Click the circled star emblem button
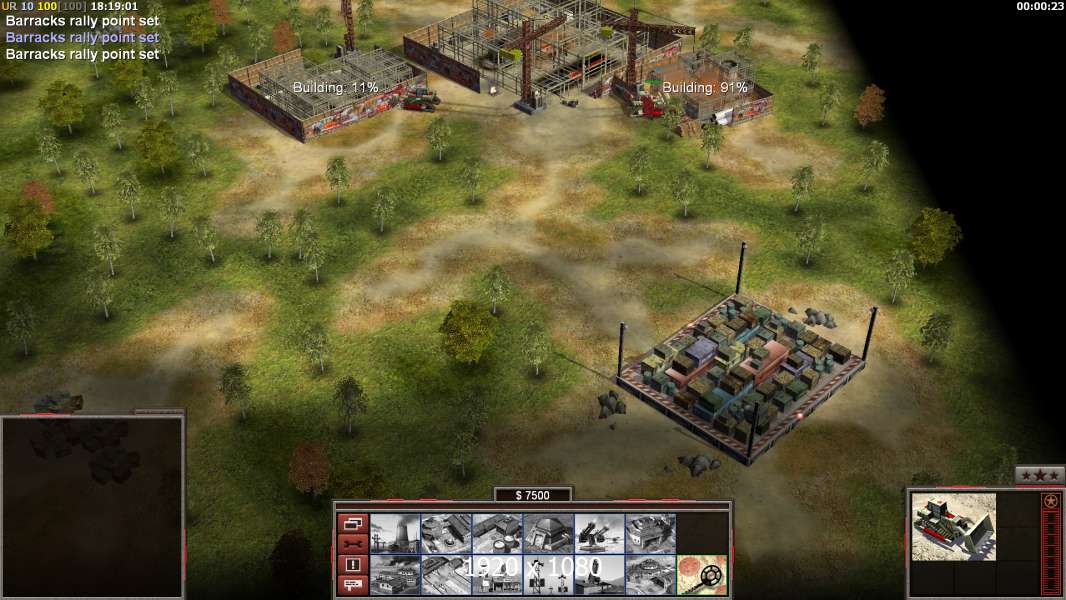This screenshot has width=1066, height=600. click(x=1050, y=502)
